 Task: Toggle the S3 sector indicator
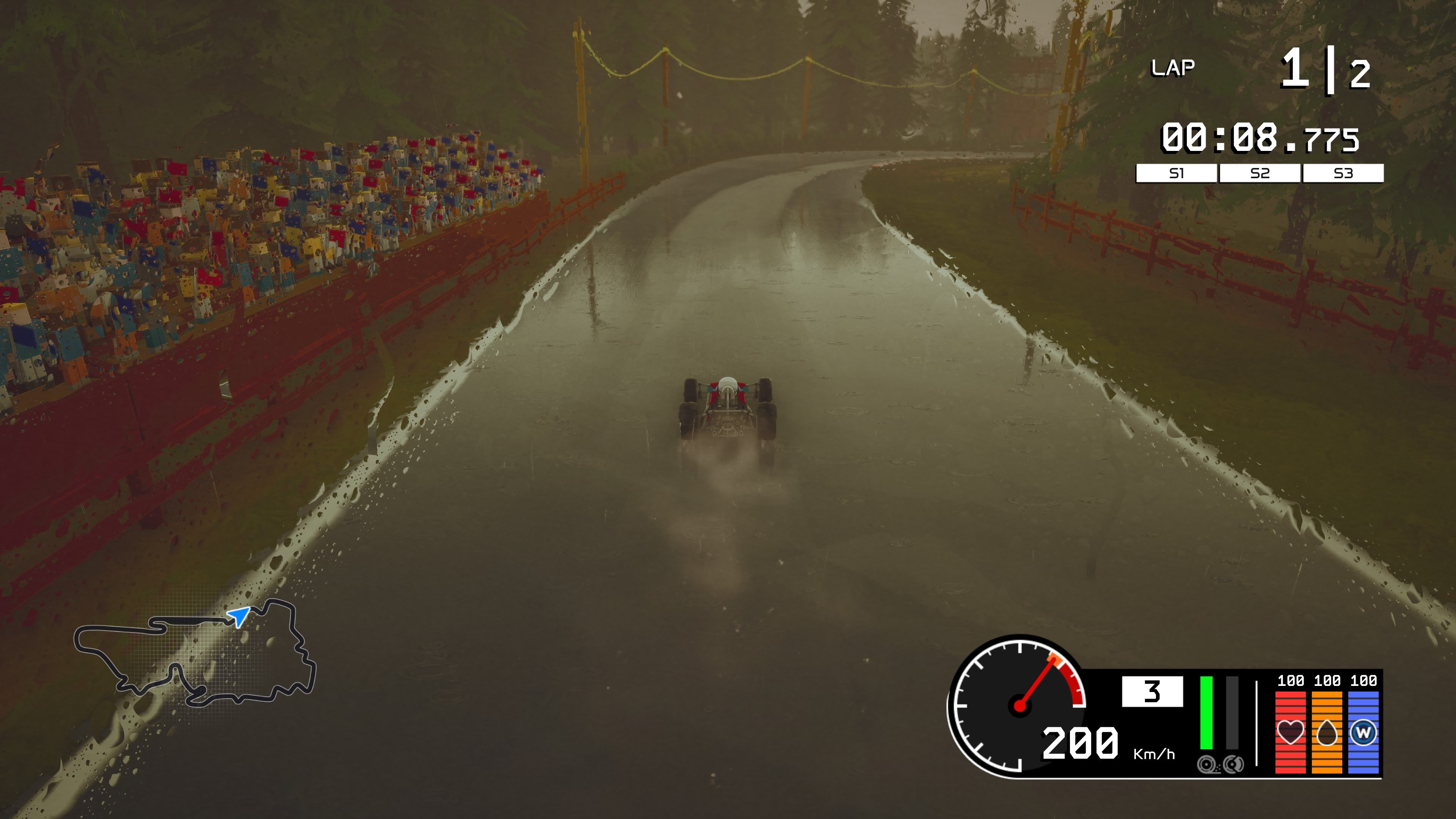(x=1344, y=175)
